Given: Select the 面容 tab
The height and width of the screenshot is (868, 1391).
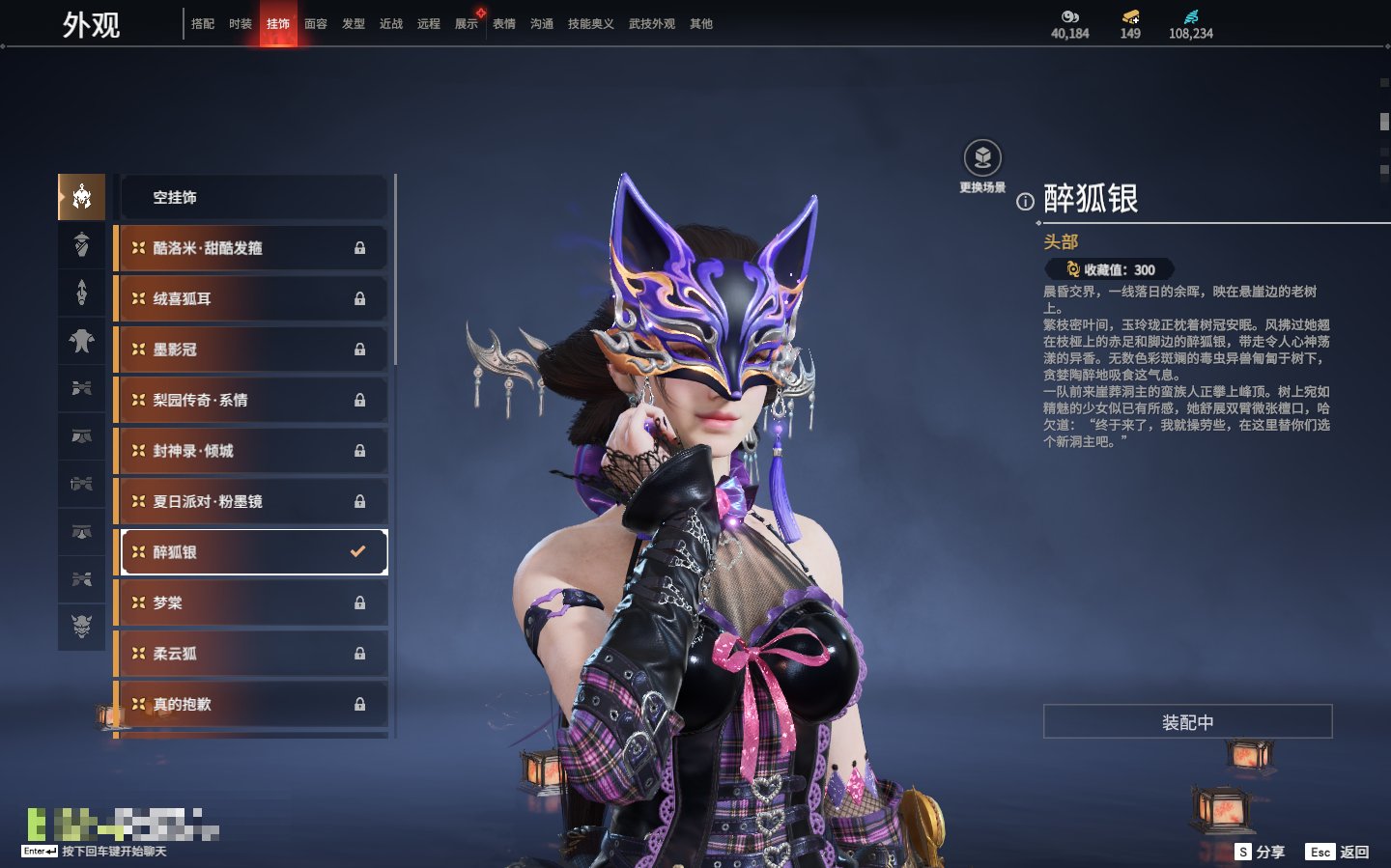Looking at the screenshot, I should (x=316, y=24).
